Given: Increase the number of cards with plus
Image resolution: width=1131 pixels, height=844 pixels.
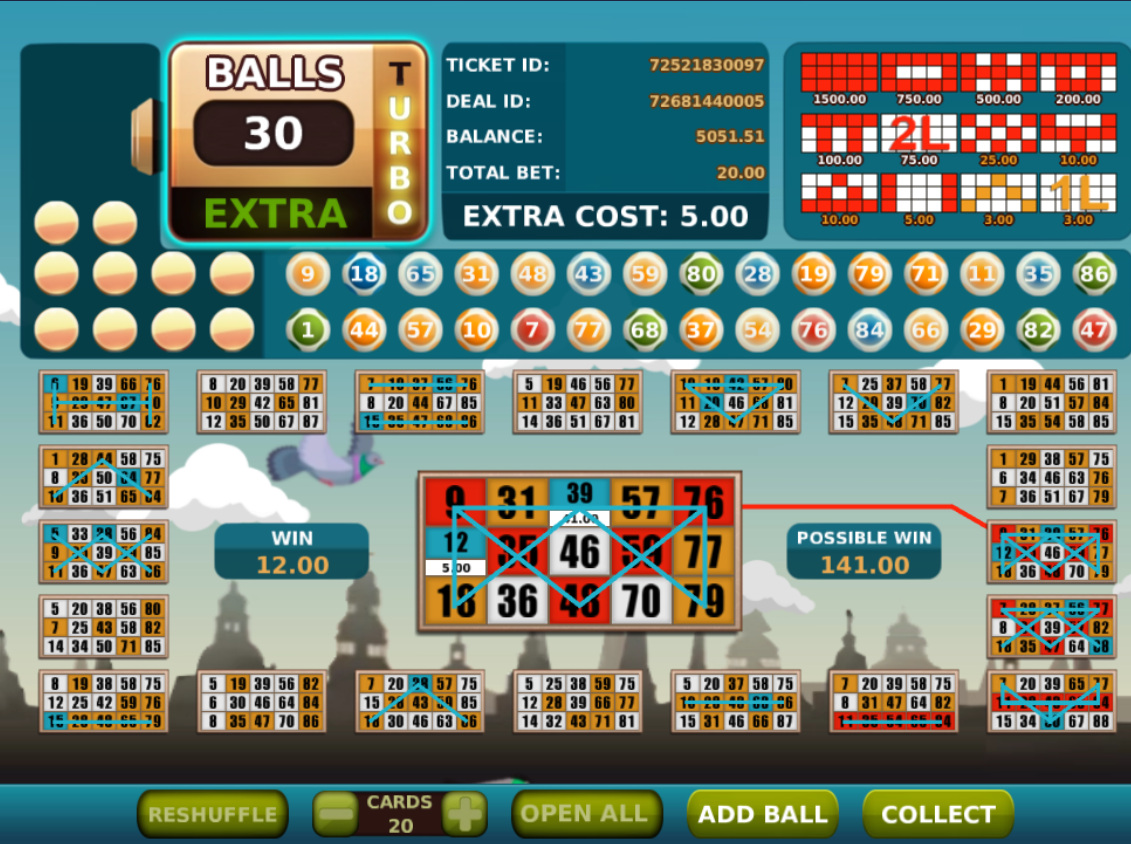Looking at the screenshot, I should click(x=464, y=814).
